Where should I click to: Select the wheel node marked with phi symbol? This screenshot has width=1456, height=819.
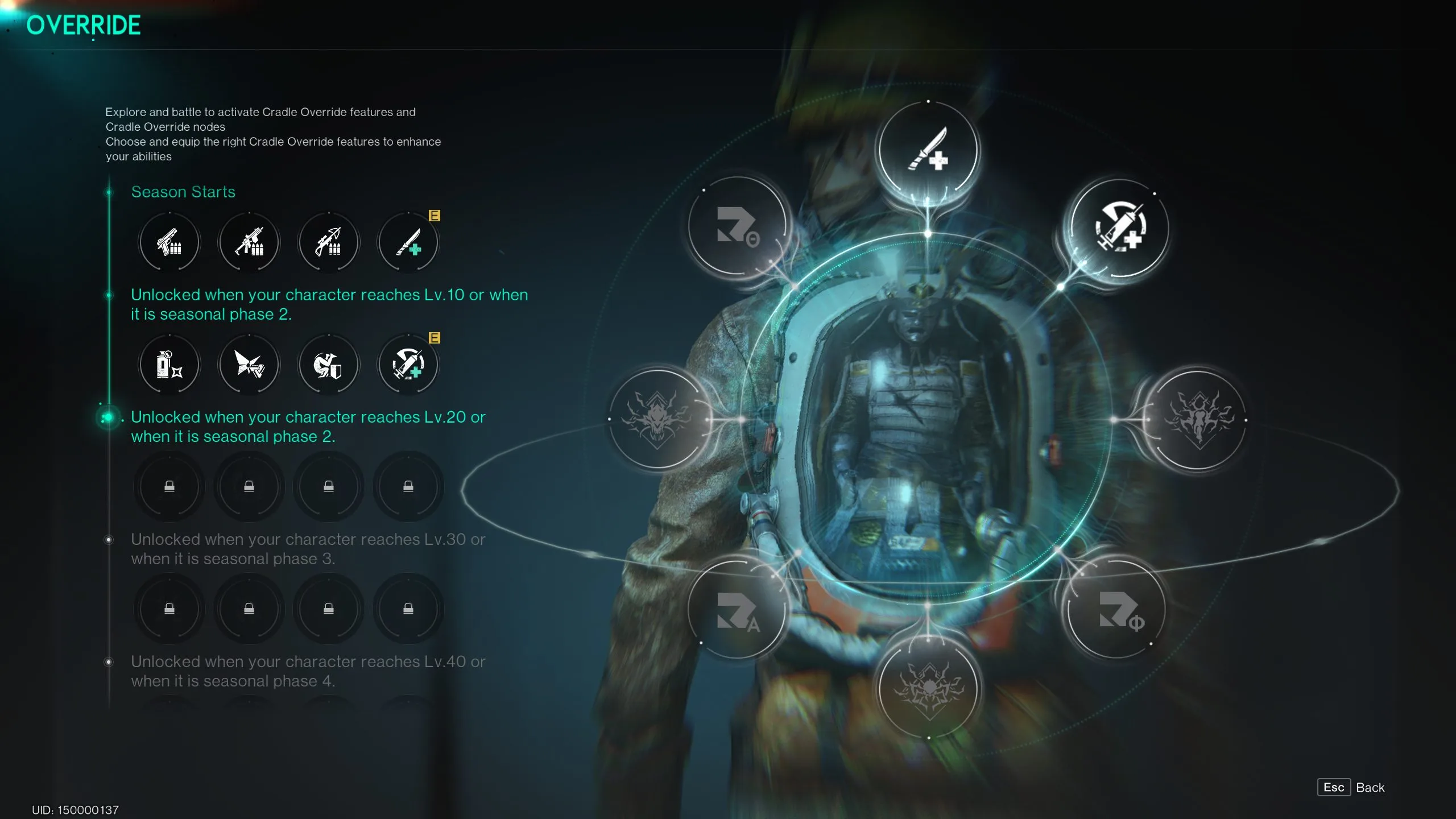(x=1118, y=610)
